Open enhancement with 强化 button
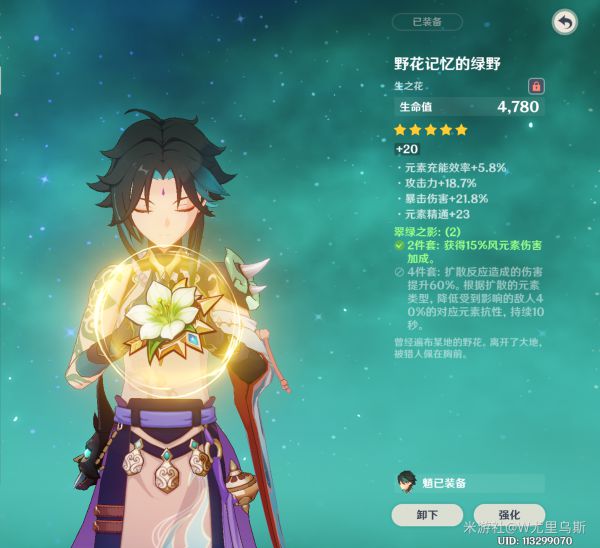The image size is (600, 548). [x=509, y=515]
